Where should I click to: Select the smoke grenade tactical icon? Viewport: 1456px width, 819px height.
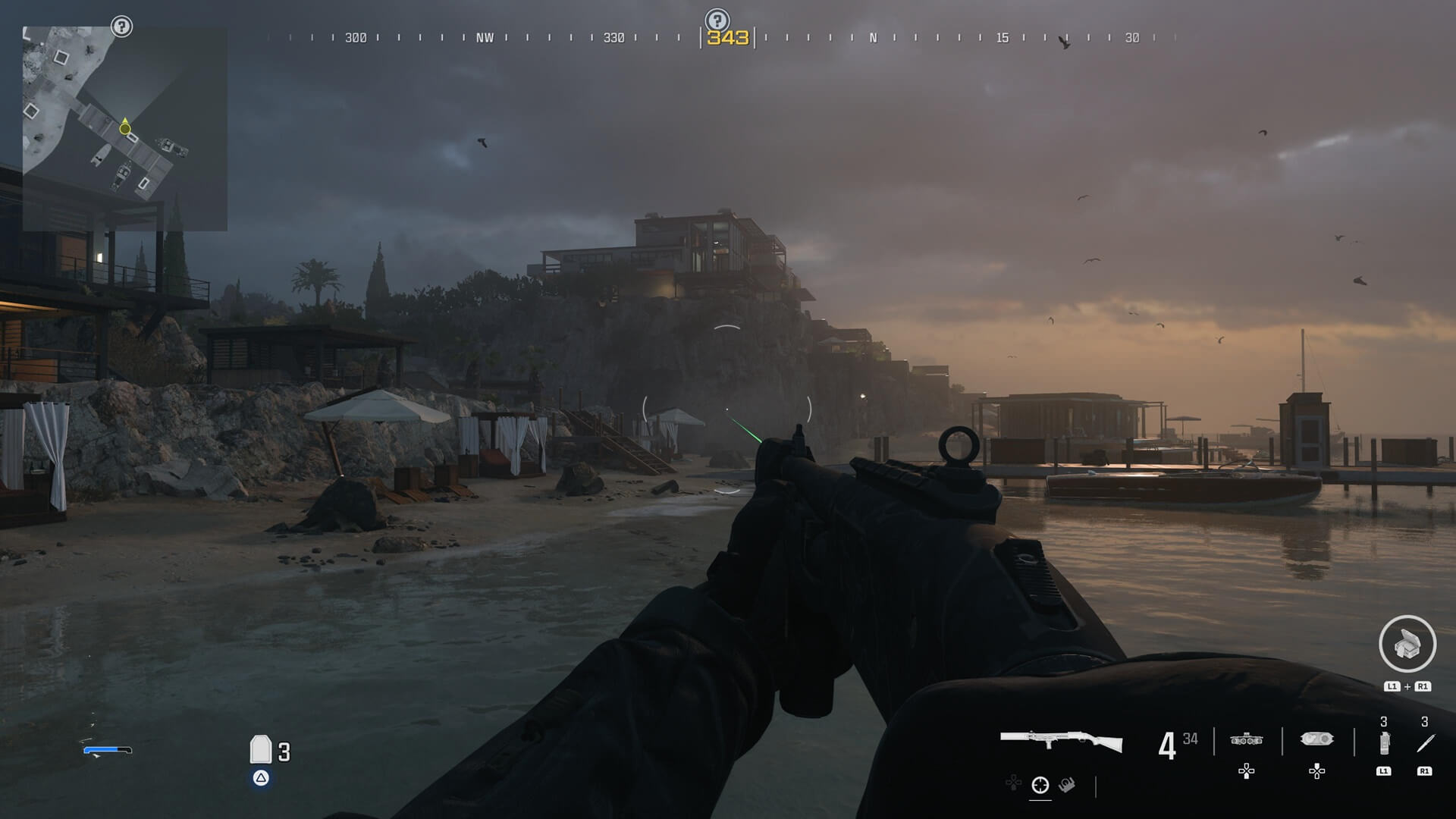(1384, 743)
